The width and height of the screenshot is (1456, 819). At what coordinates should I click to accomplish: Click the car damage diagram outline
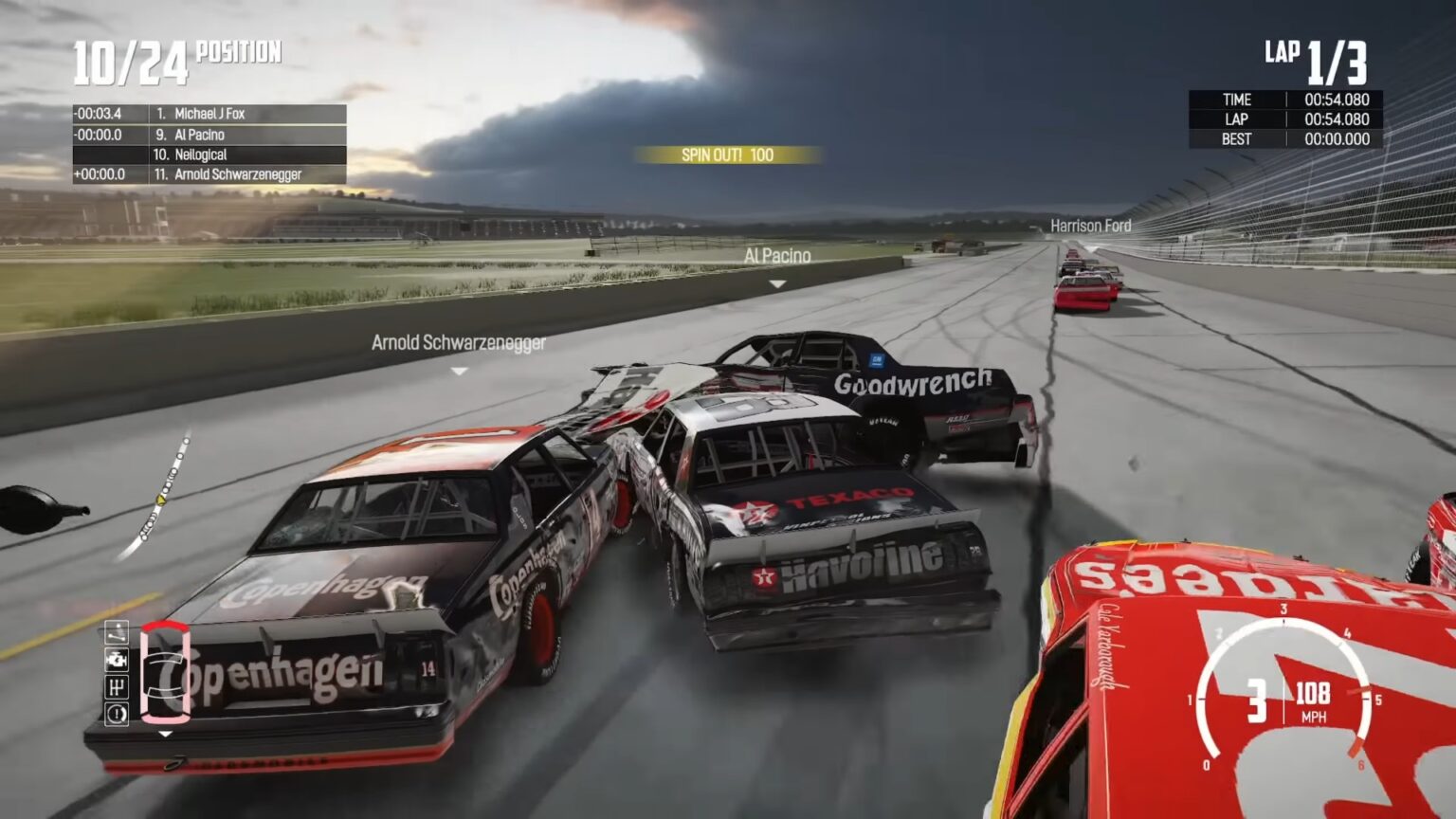coord(166,673)
